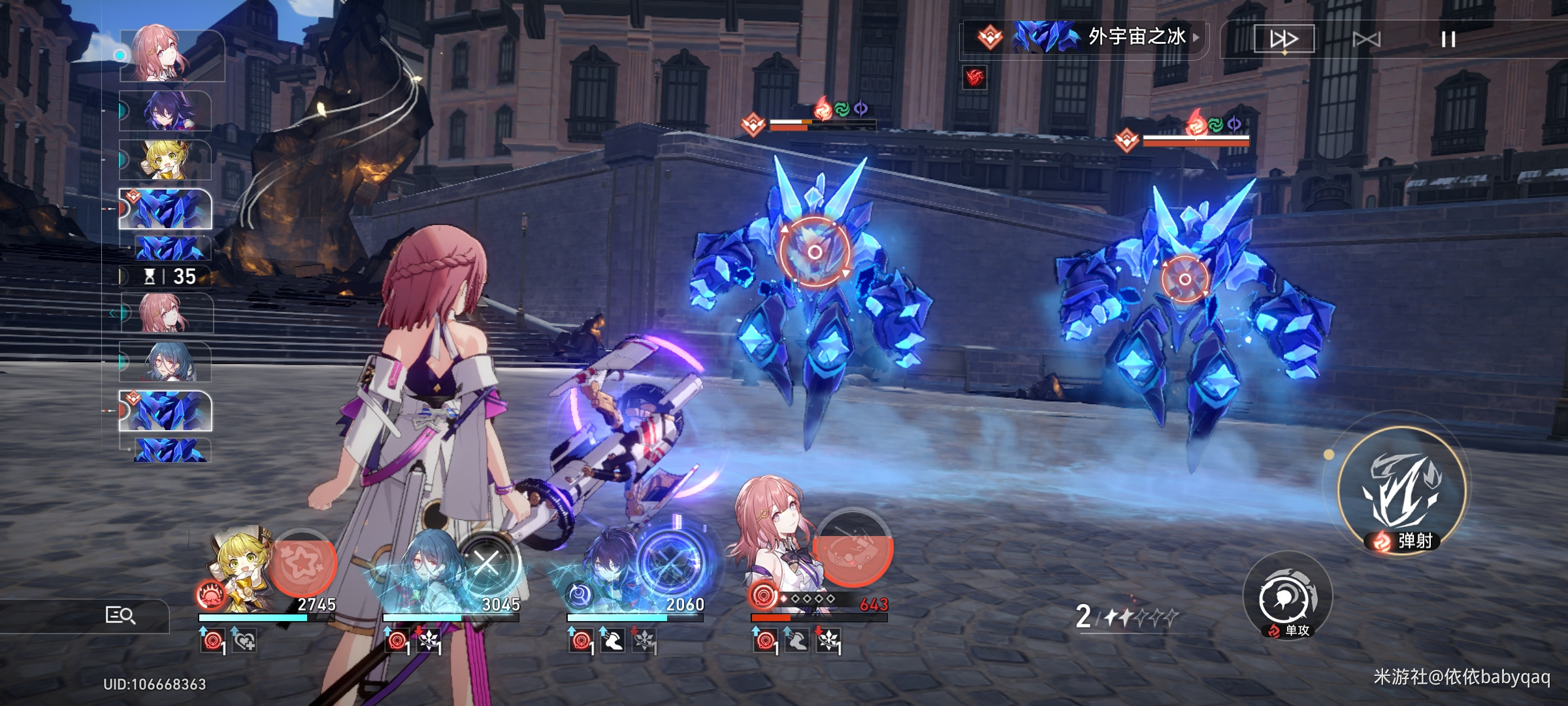Pause the battle

[x=1448, y=40]
